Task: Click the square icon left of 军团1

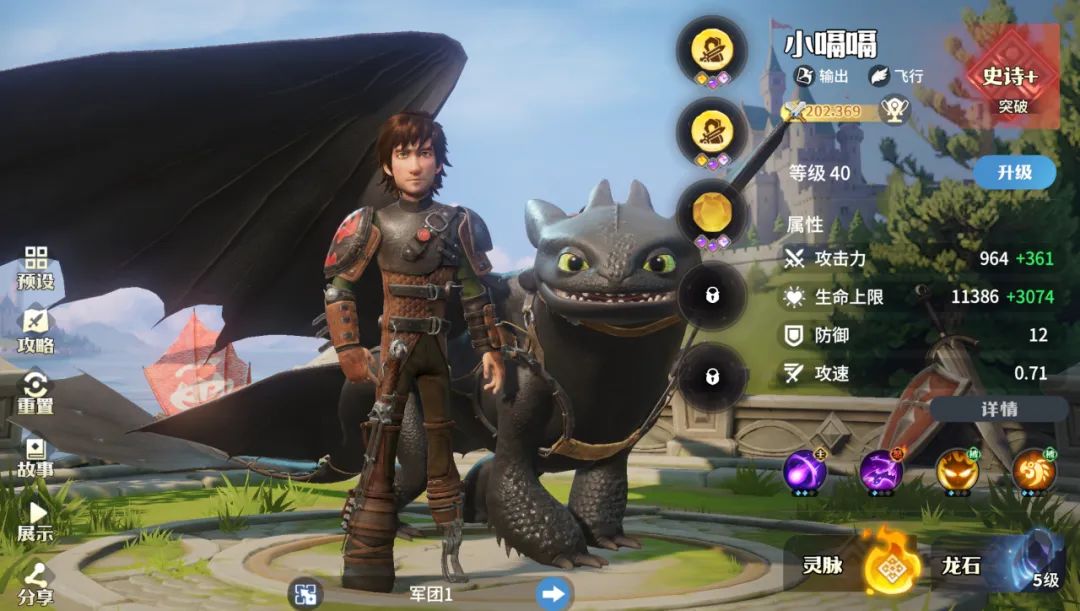Action: pos(305,594)
